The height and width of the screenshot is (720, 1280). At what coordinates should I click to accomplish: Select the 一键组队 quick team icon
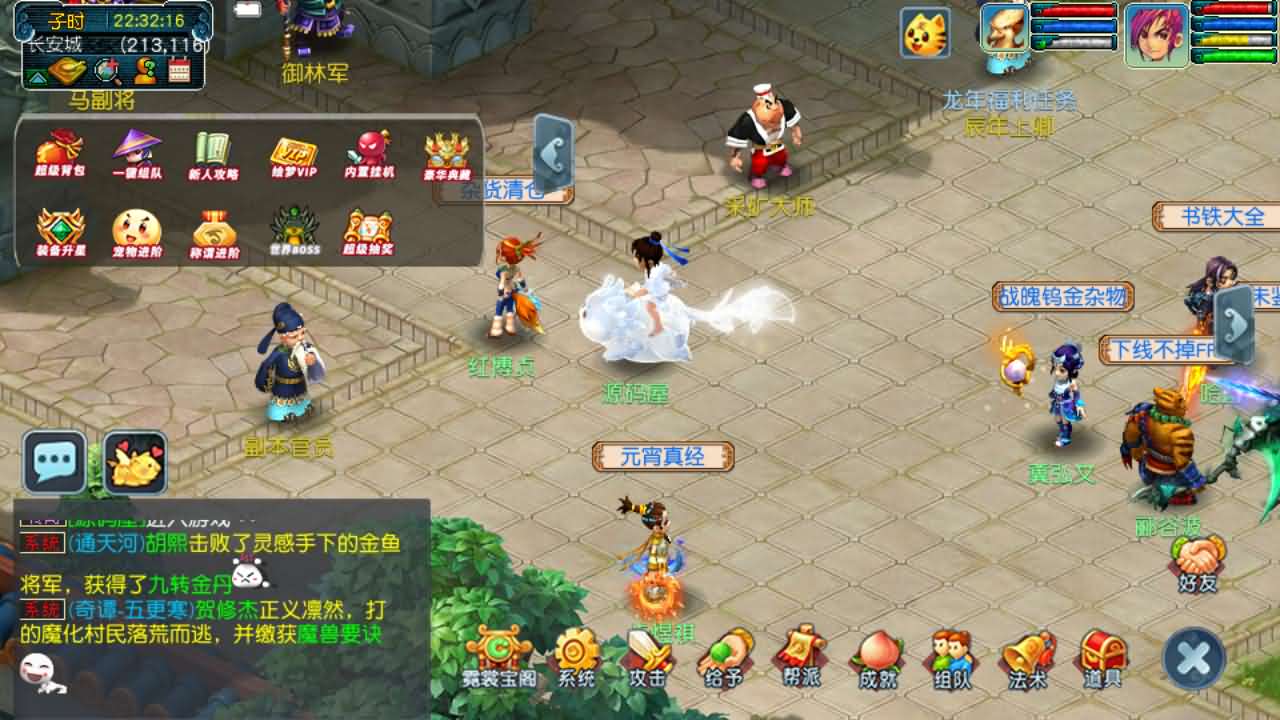pyautogui.click(x=137, y=154)
